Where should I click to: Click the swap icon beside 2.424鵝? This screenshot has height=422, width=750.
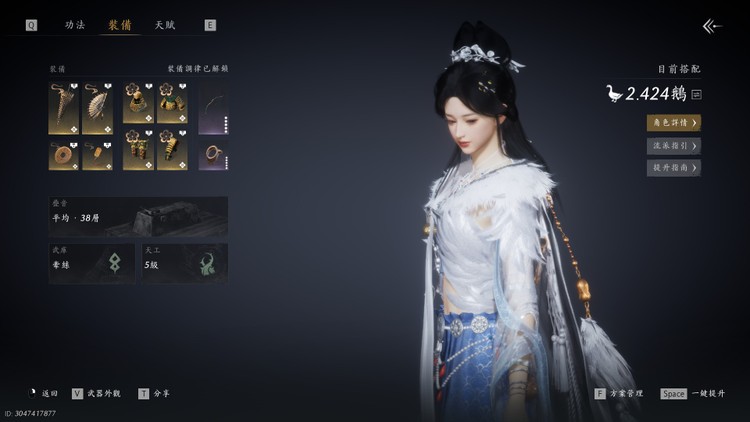696,94
